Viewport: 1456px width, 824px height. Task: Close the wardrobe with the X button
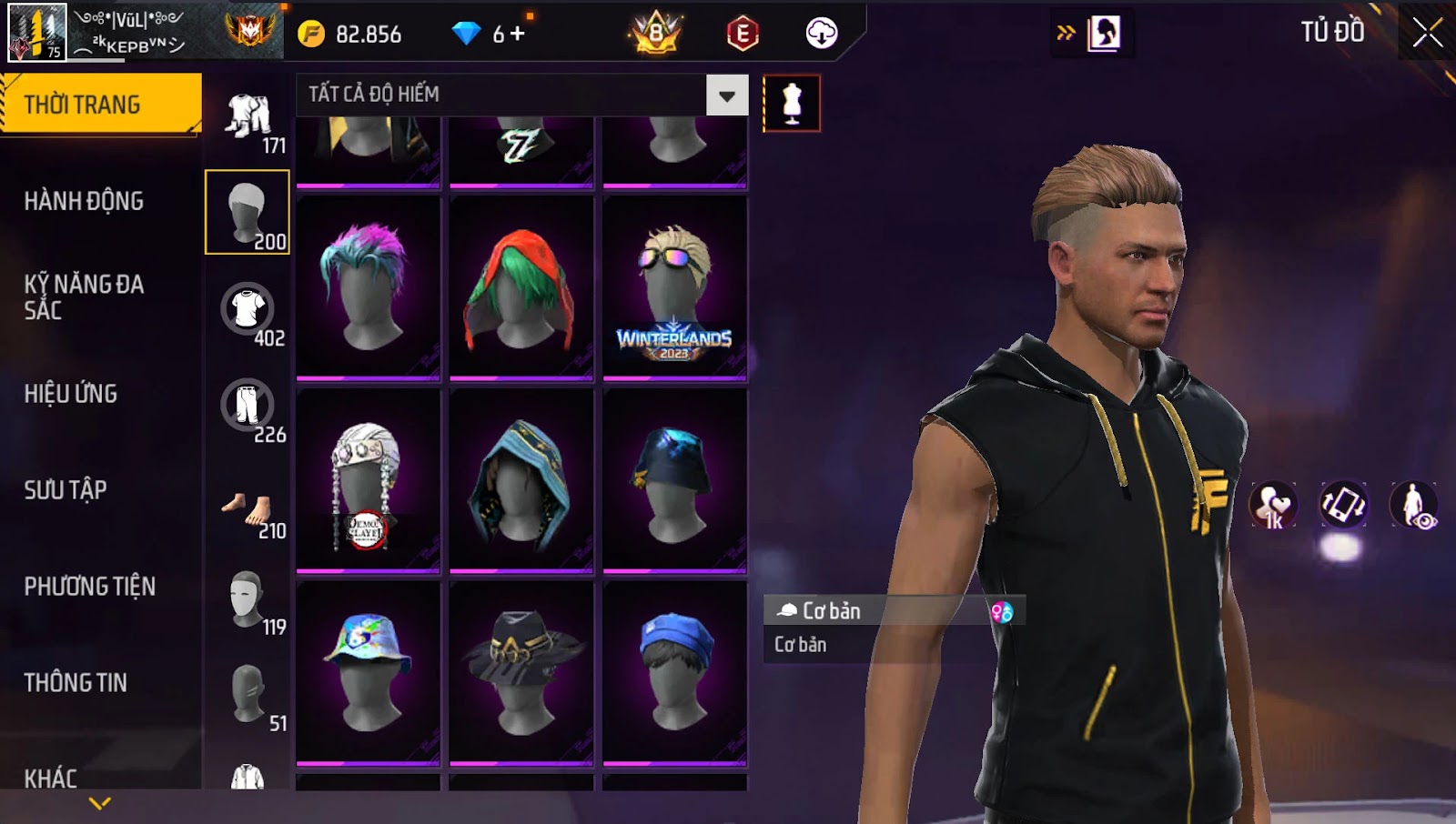click(1426, 33)
